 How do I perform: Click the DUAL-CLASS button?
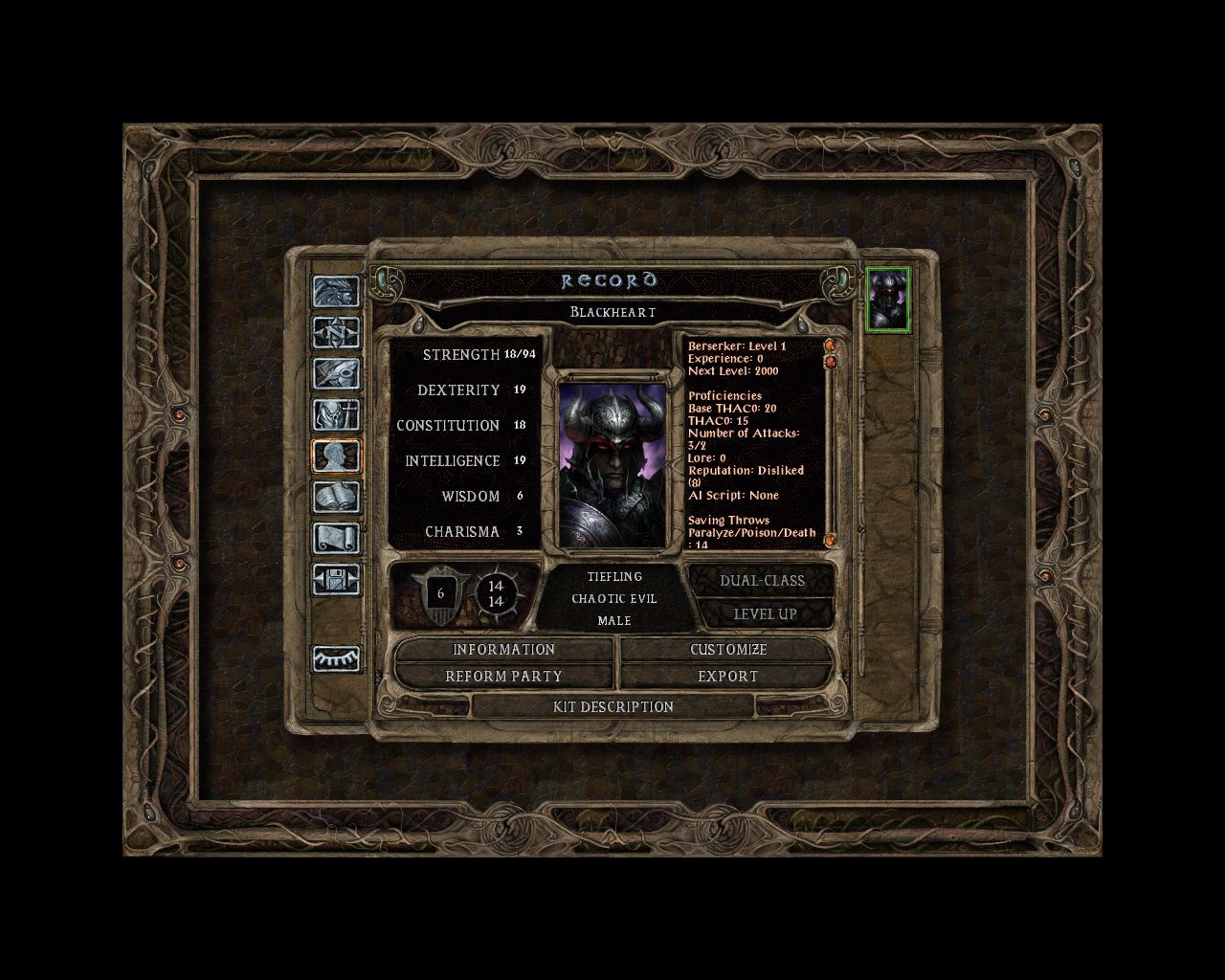pyautogui.click(x=765, y=580)
